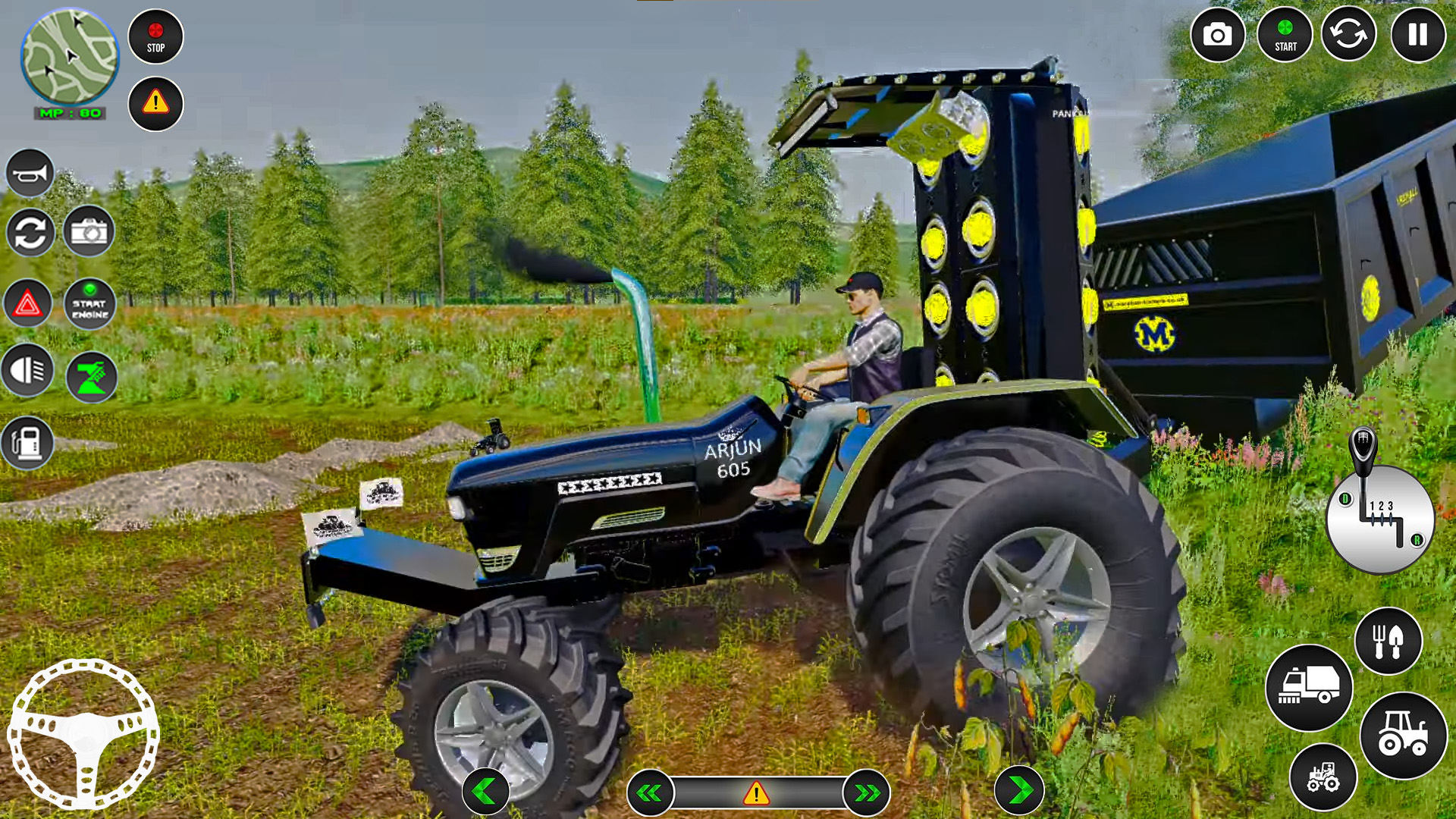Select the gear shifter knob
This screenshot has height=819, width=1456.
[x=1363, y=449]
